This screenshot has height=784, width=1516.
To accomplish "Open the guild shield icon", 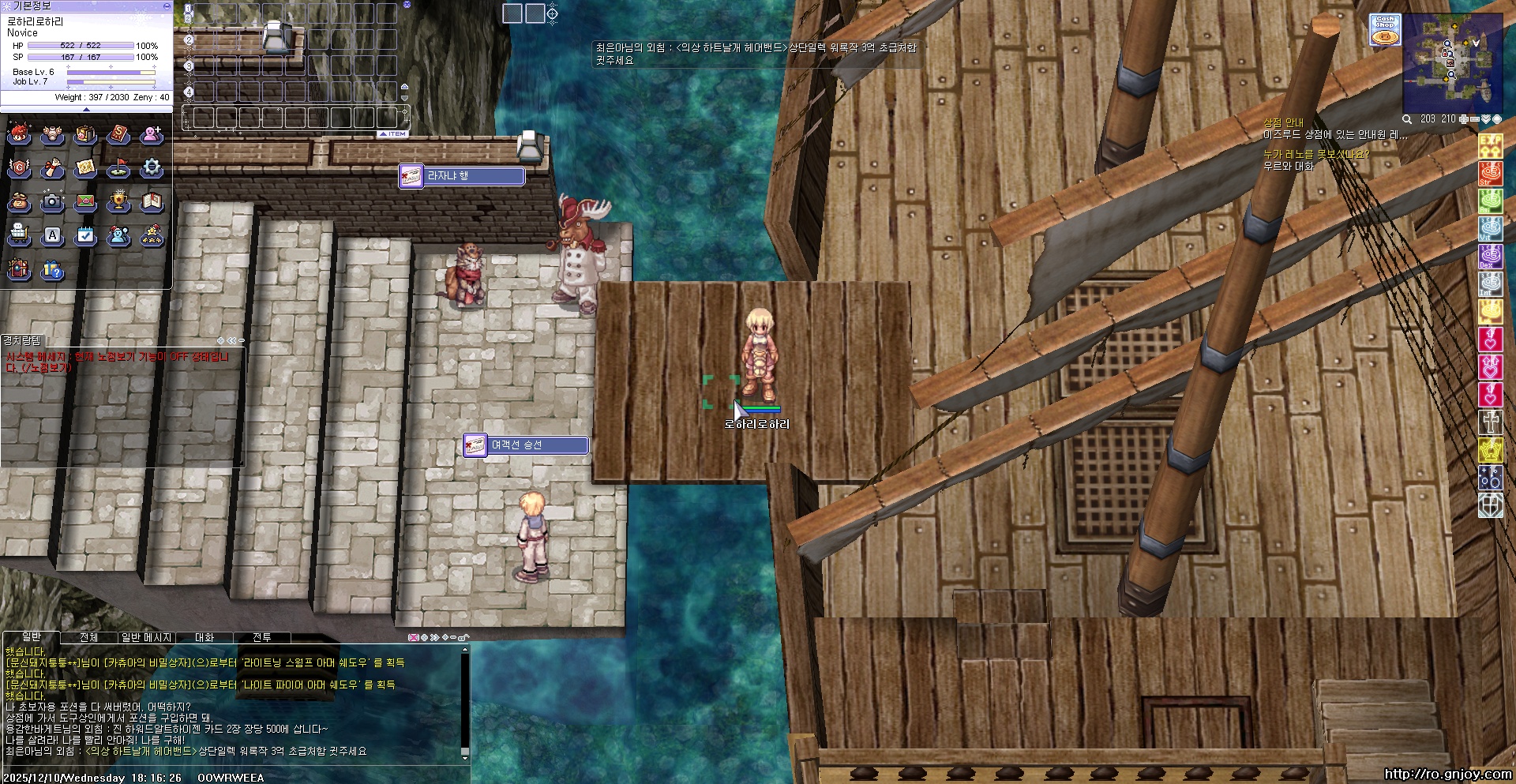I will [x=19, y=167].
